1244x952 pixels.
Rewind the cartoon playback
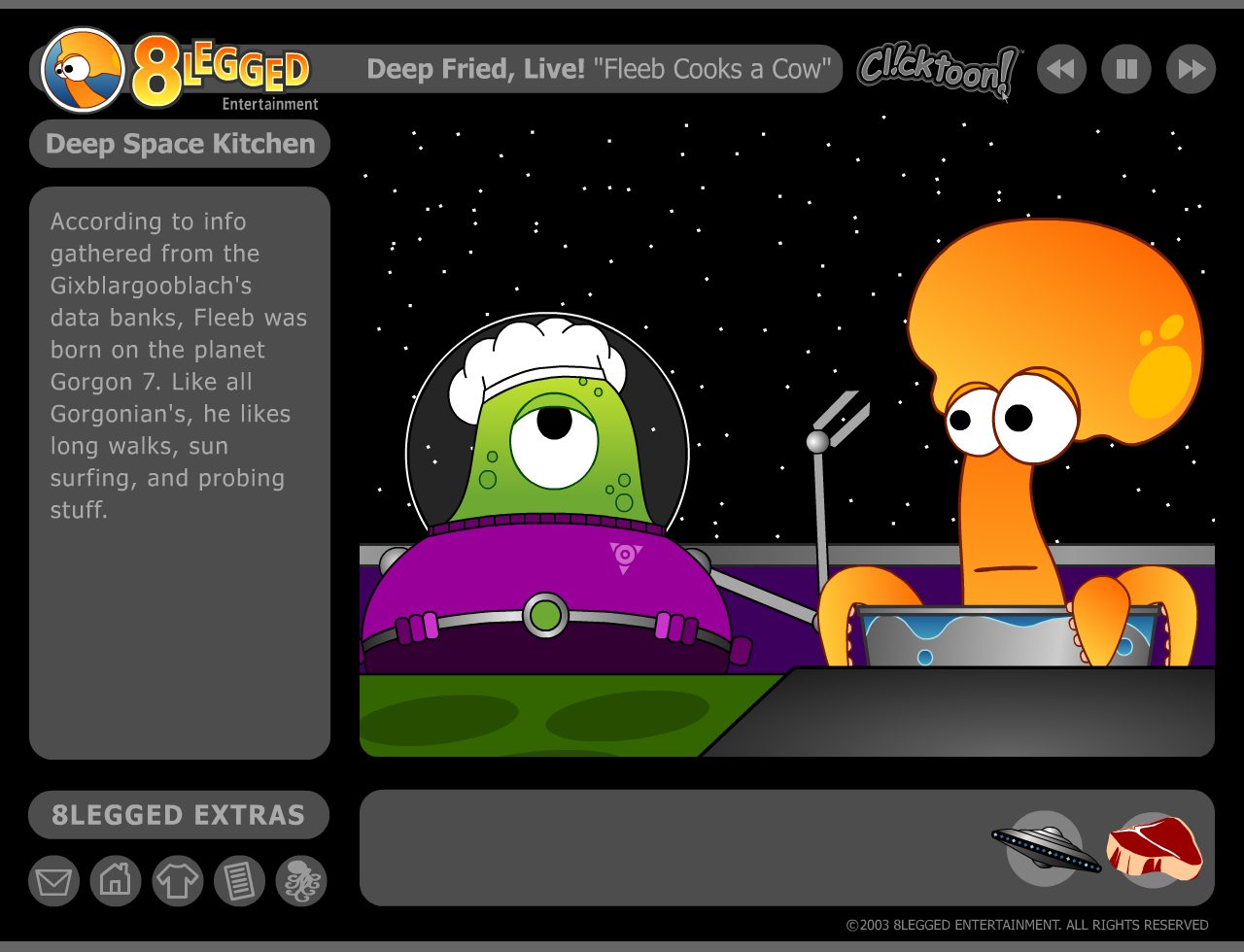[1061, 68]
